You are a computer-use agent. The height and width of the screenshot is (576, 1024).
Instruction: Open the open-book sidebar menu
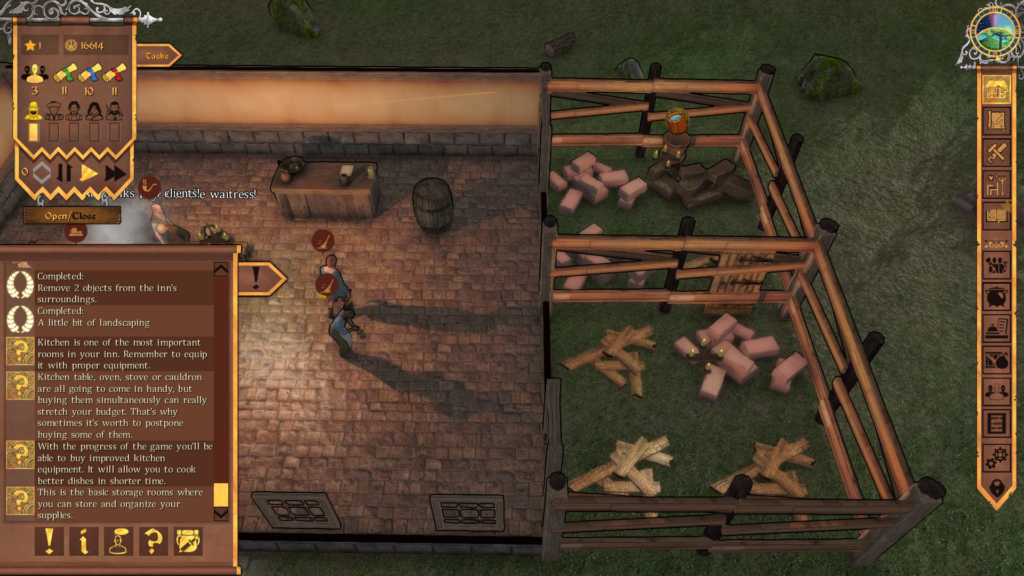995,214
